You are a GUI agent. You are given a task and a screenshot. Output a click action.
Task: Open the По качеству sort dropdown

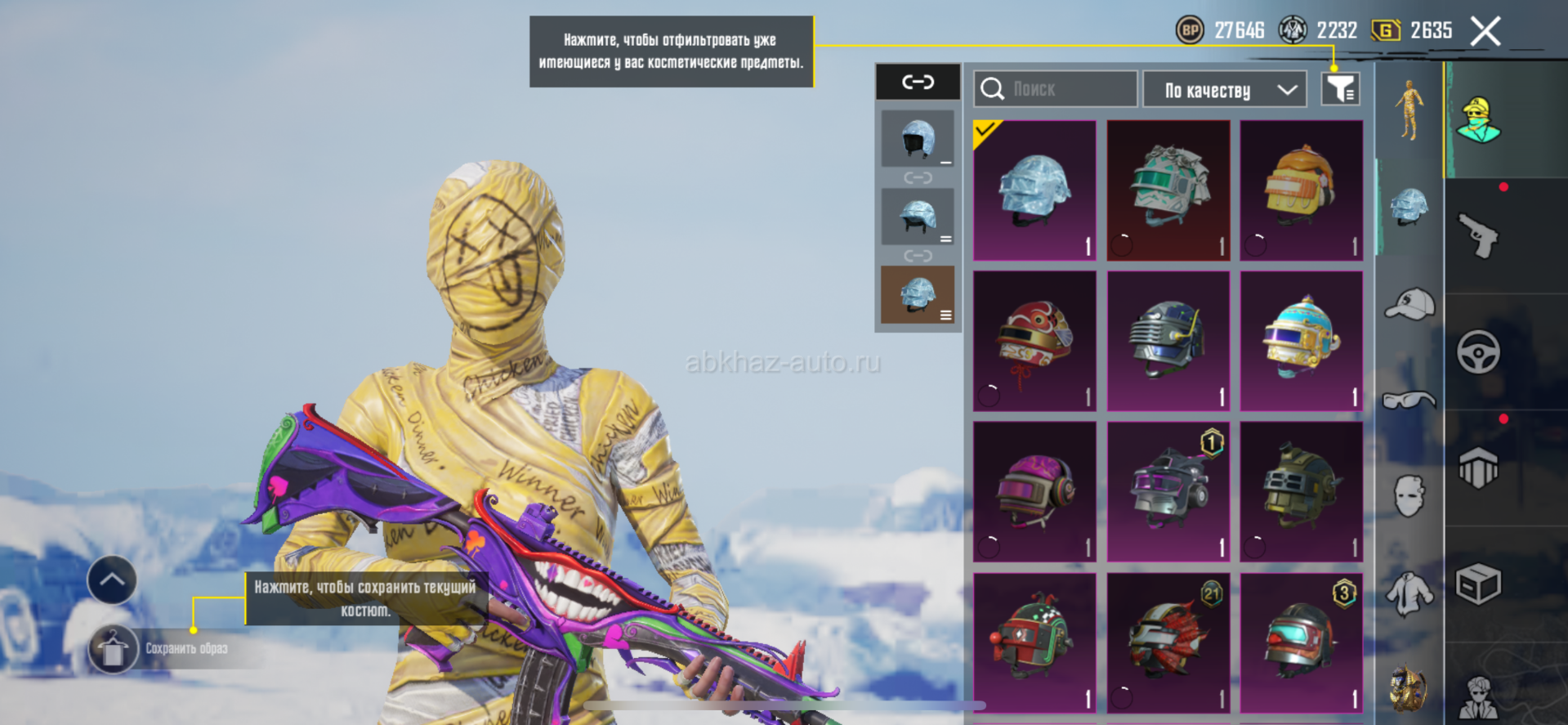click(1224, 90)
